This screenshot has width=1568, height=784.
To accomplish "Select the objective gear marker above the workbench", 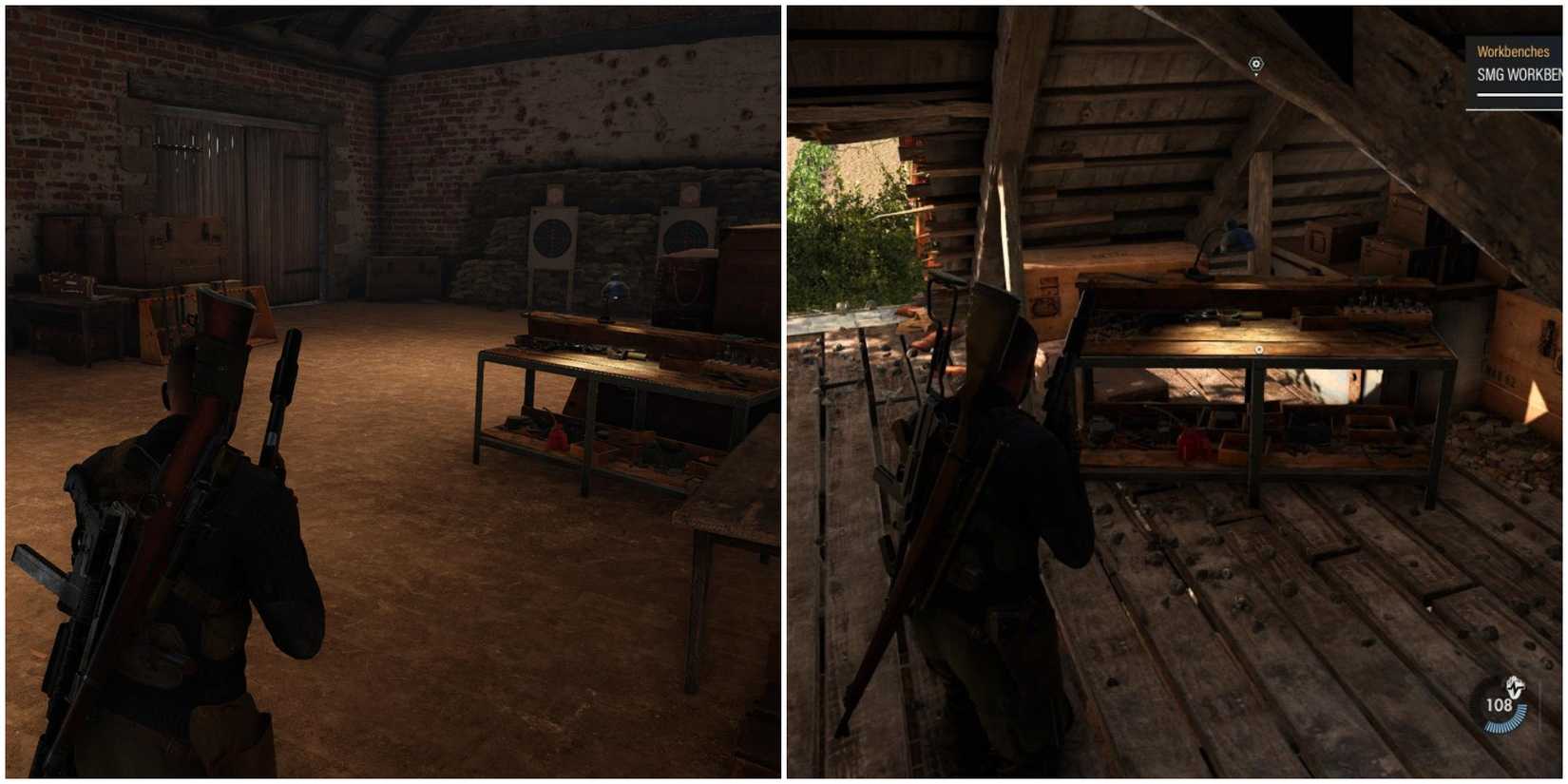I will tap(1256, 64).
